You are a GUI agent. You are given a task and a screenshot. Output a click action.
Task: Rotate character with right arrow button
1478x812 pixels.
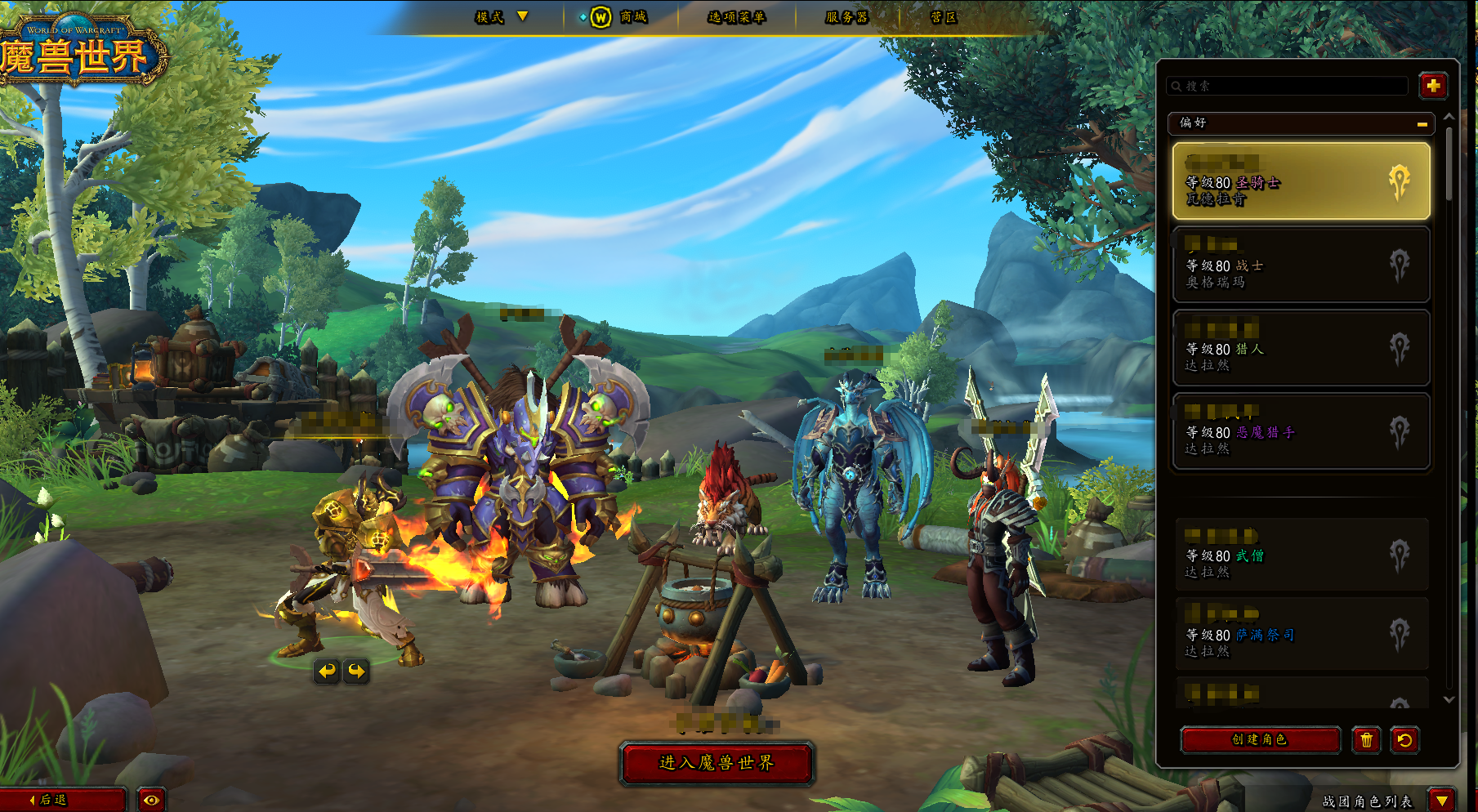pyautogui.click(x=357, y=671)
